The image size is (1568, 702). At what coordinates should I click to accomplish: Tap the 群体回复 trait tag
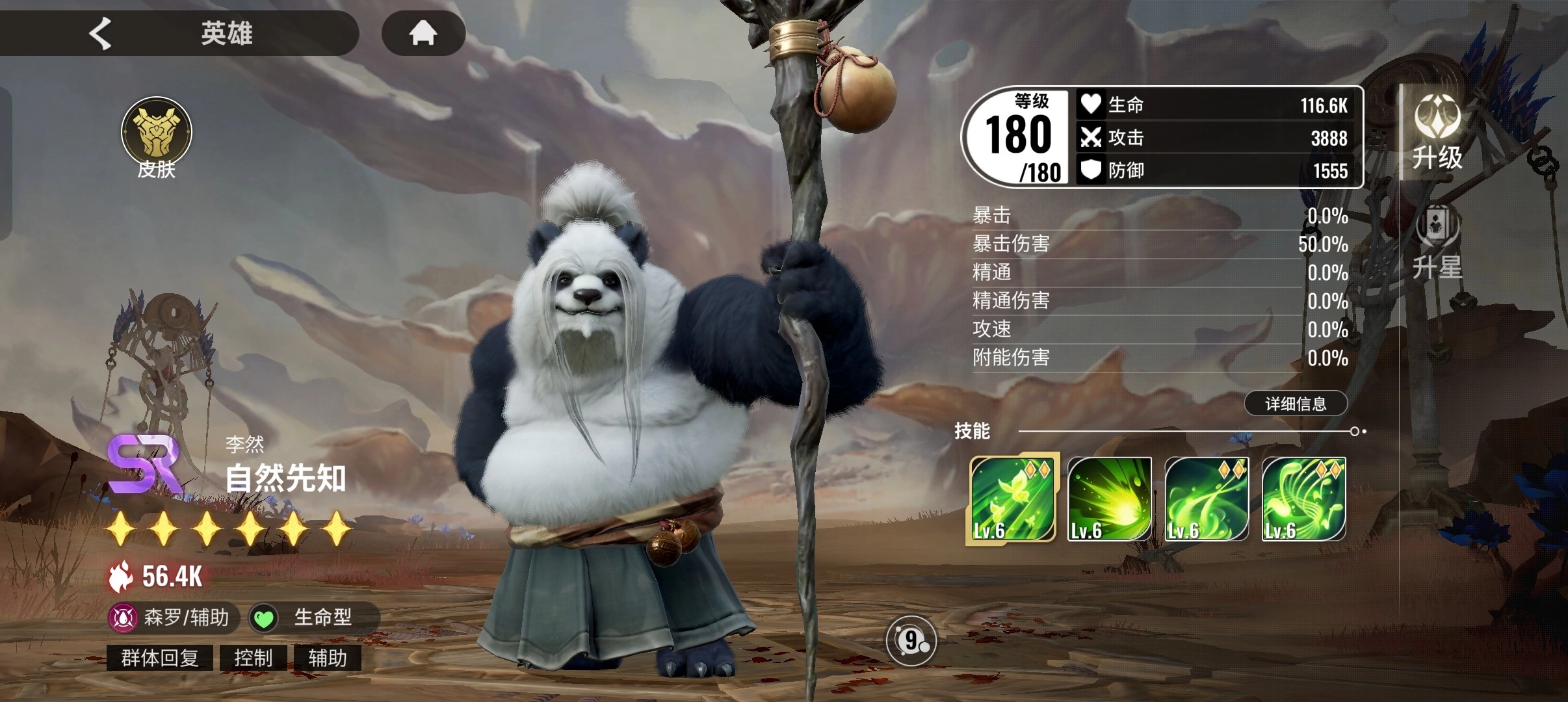[160, 658]
